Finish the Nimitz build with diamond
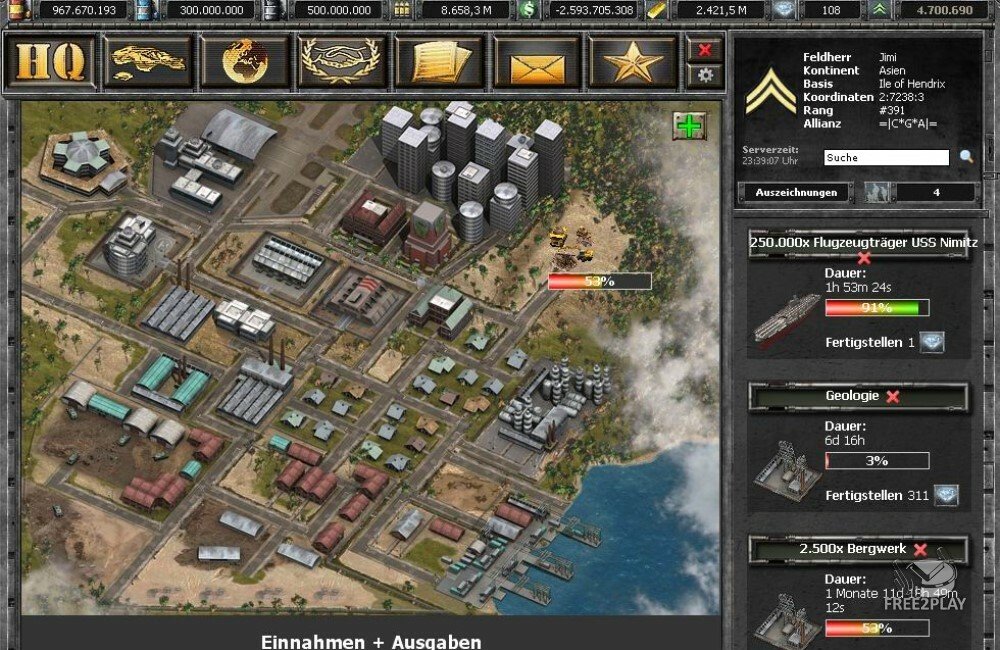The image size is (1000, 650). 932,342
